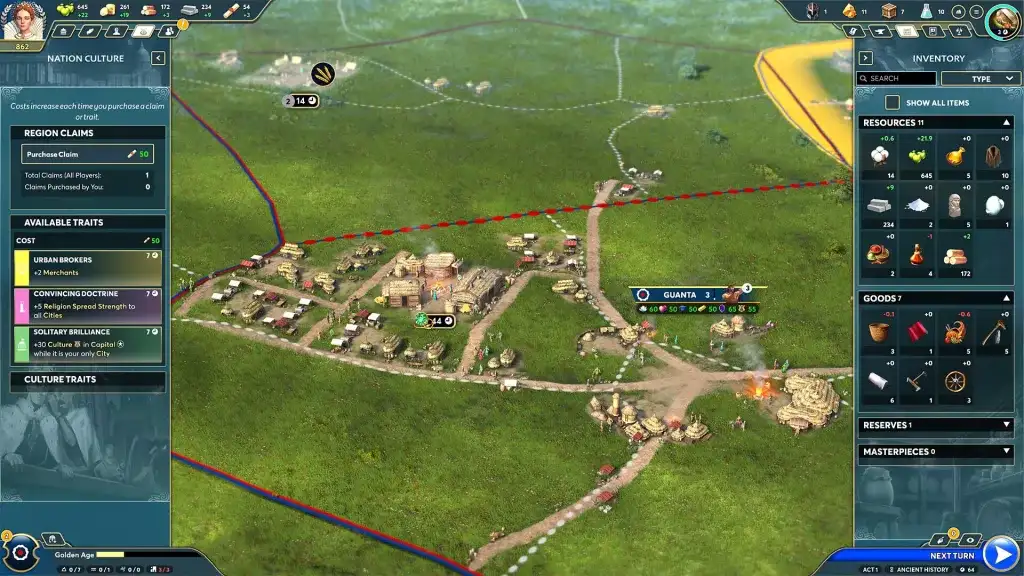
Task: Pick the Solitary Brilliance trait
Action: point(87,343)
